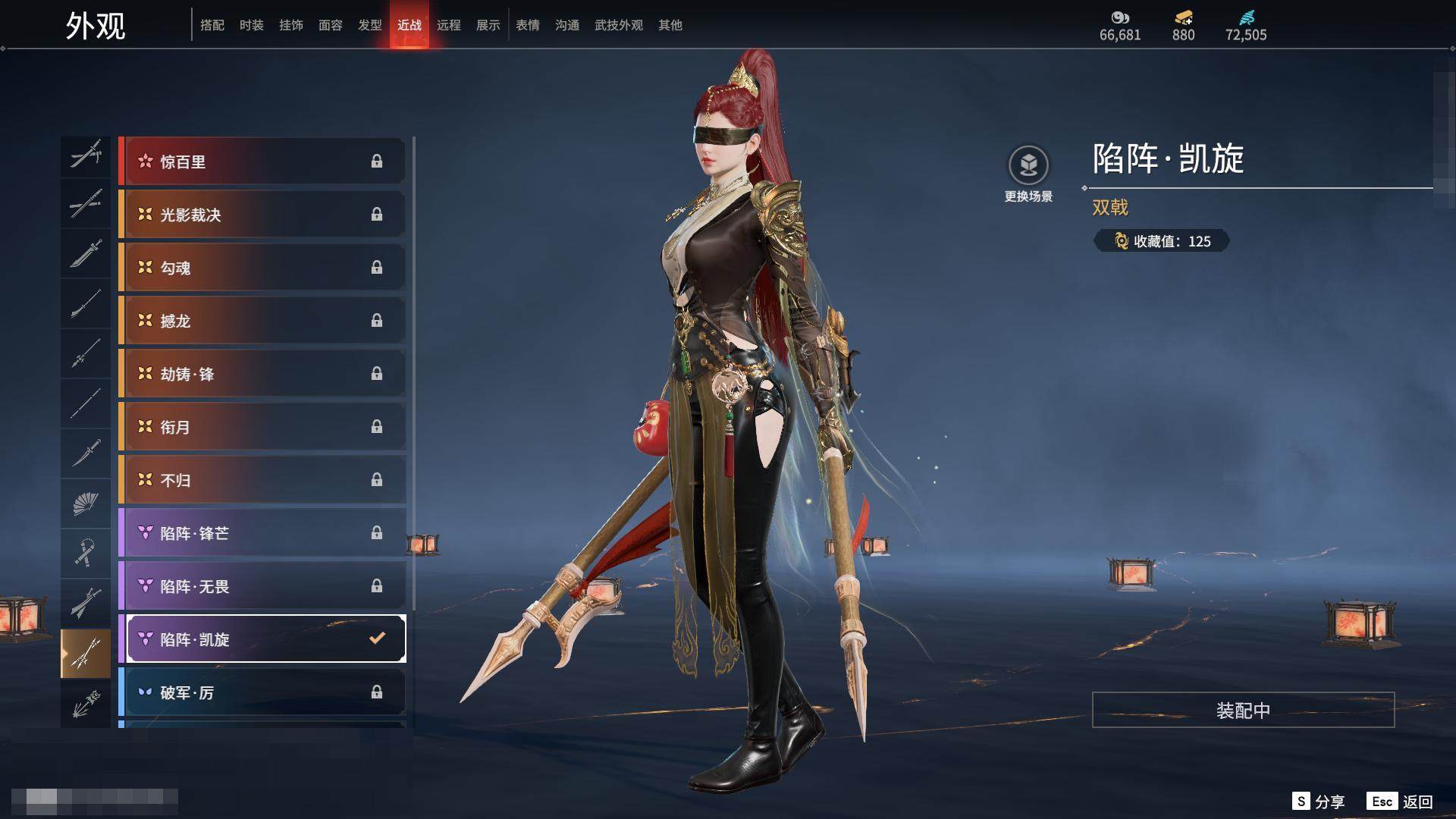This screenshot has height=819, width=1456.
Task: Select the folding fan weapon category
Action: point(85,503)
